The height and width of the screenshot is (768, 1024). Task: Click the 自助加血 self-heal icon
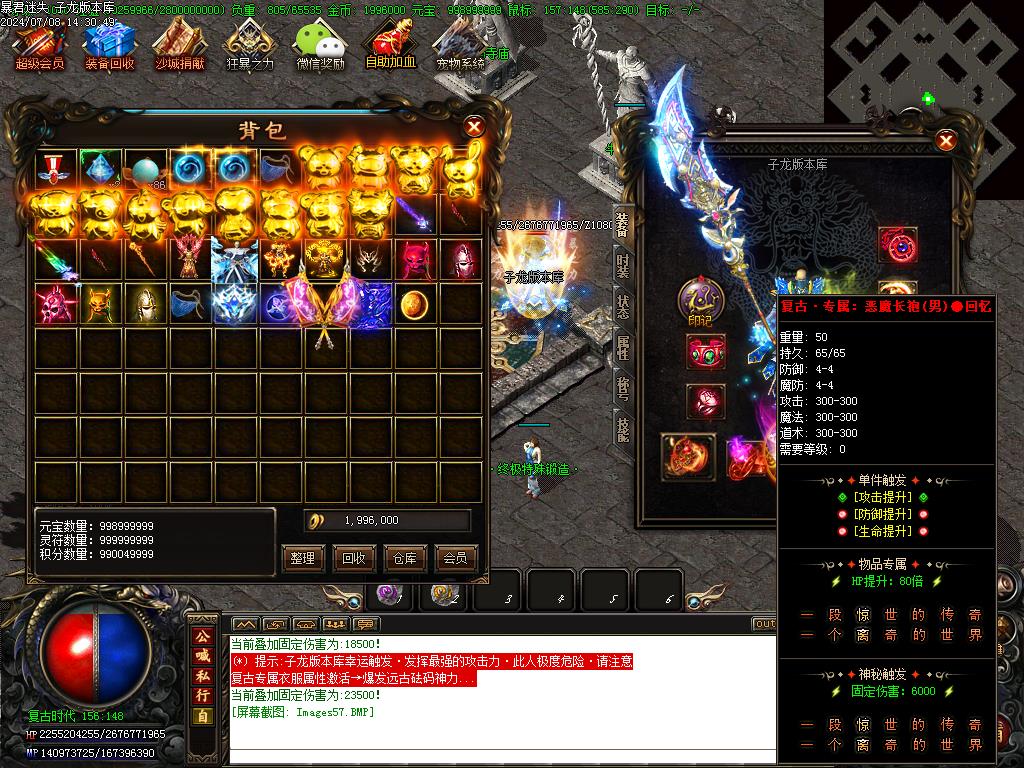coord(390,45)
